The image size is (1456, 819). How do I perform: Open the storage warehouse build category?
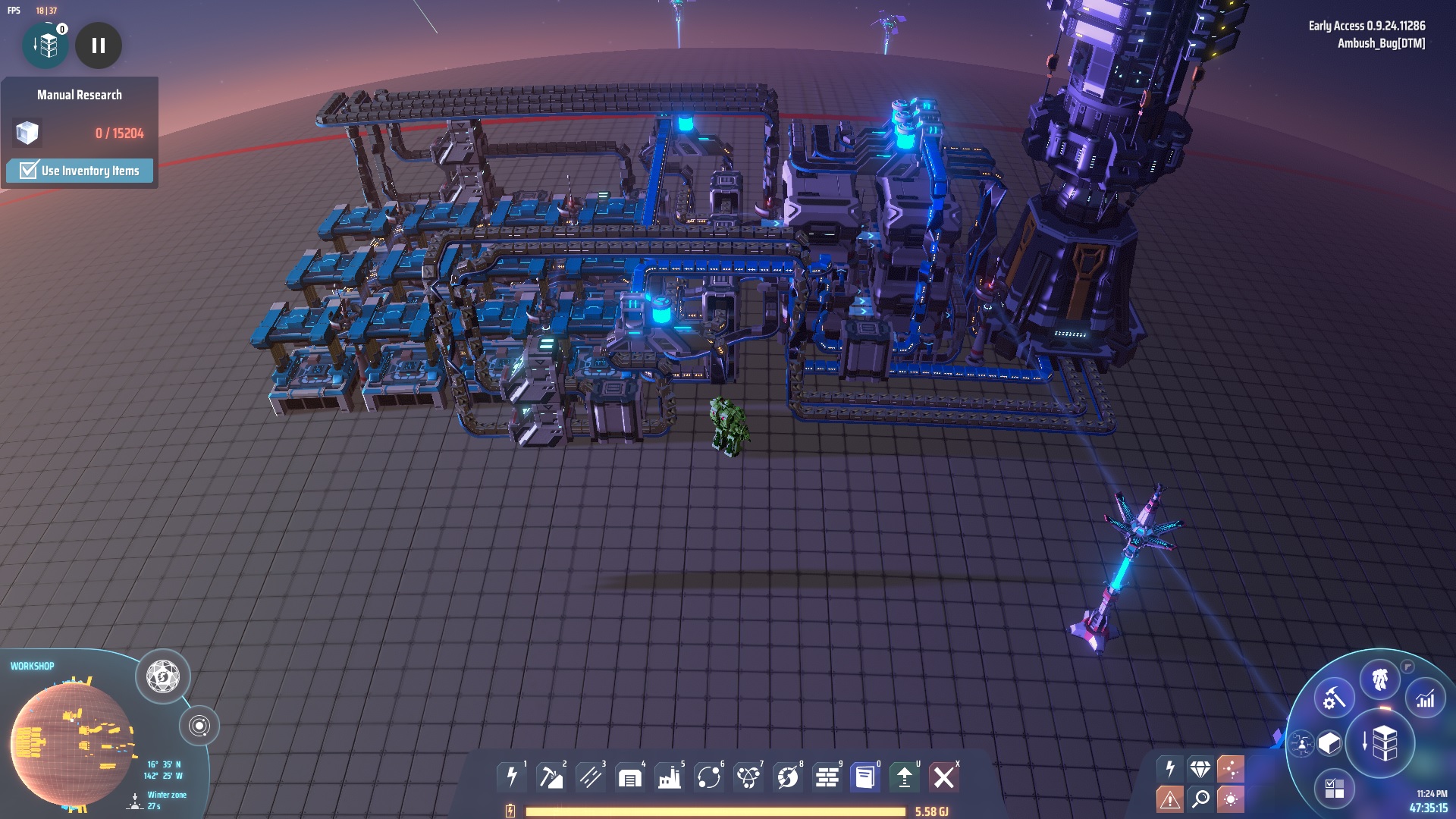(630, 777)
